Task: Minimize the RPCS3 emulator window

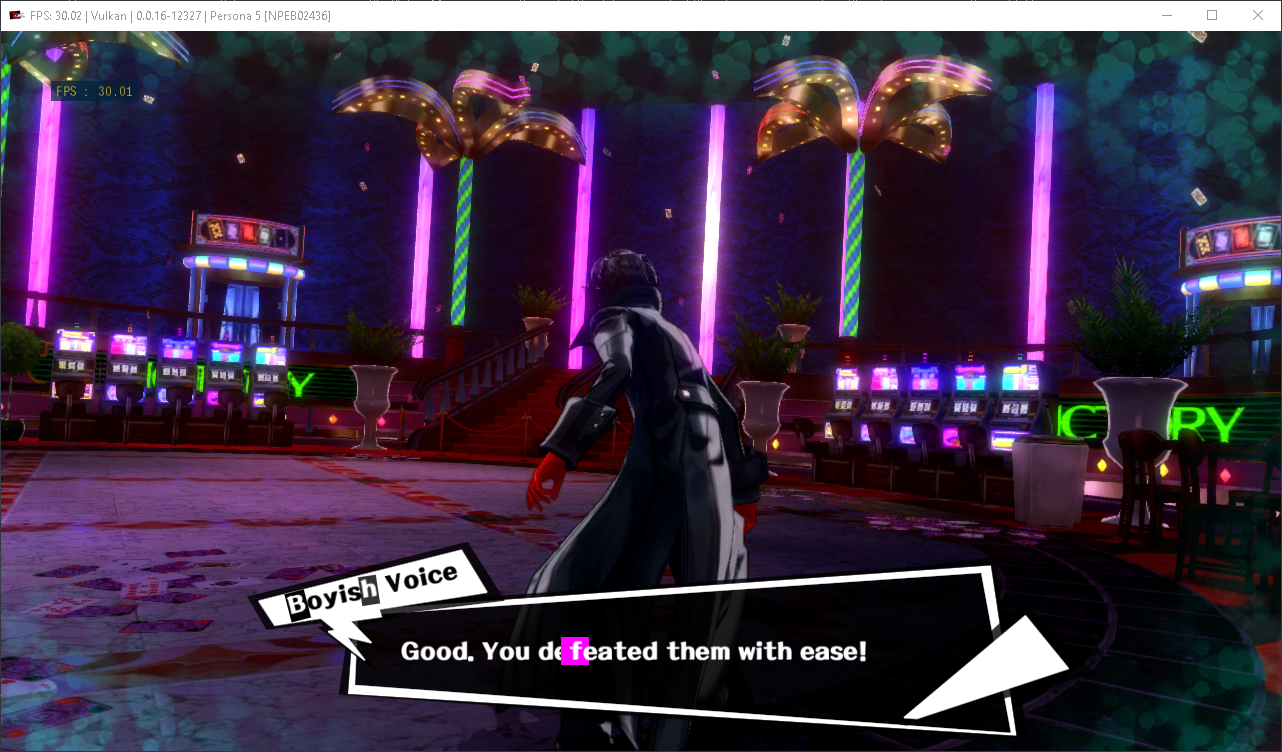Action: click(x=1166, y=15)
